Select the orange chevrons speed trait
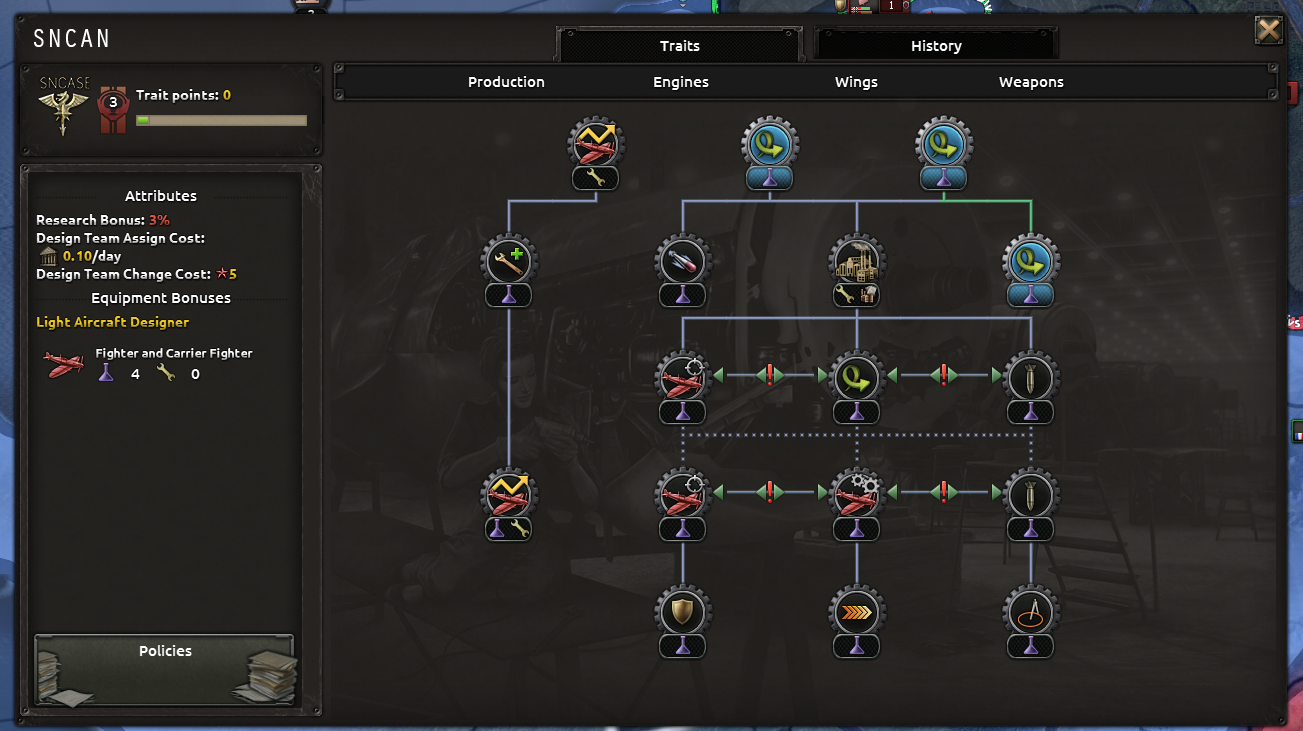The image size is (1303, 731). pos(856,611)
